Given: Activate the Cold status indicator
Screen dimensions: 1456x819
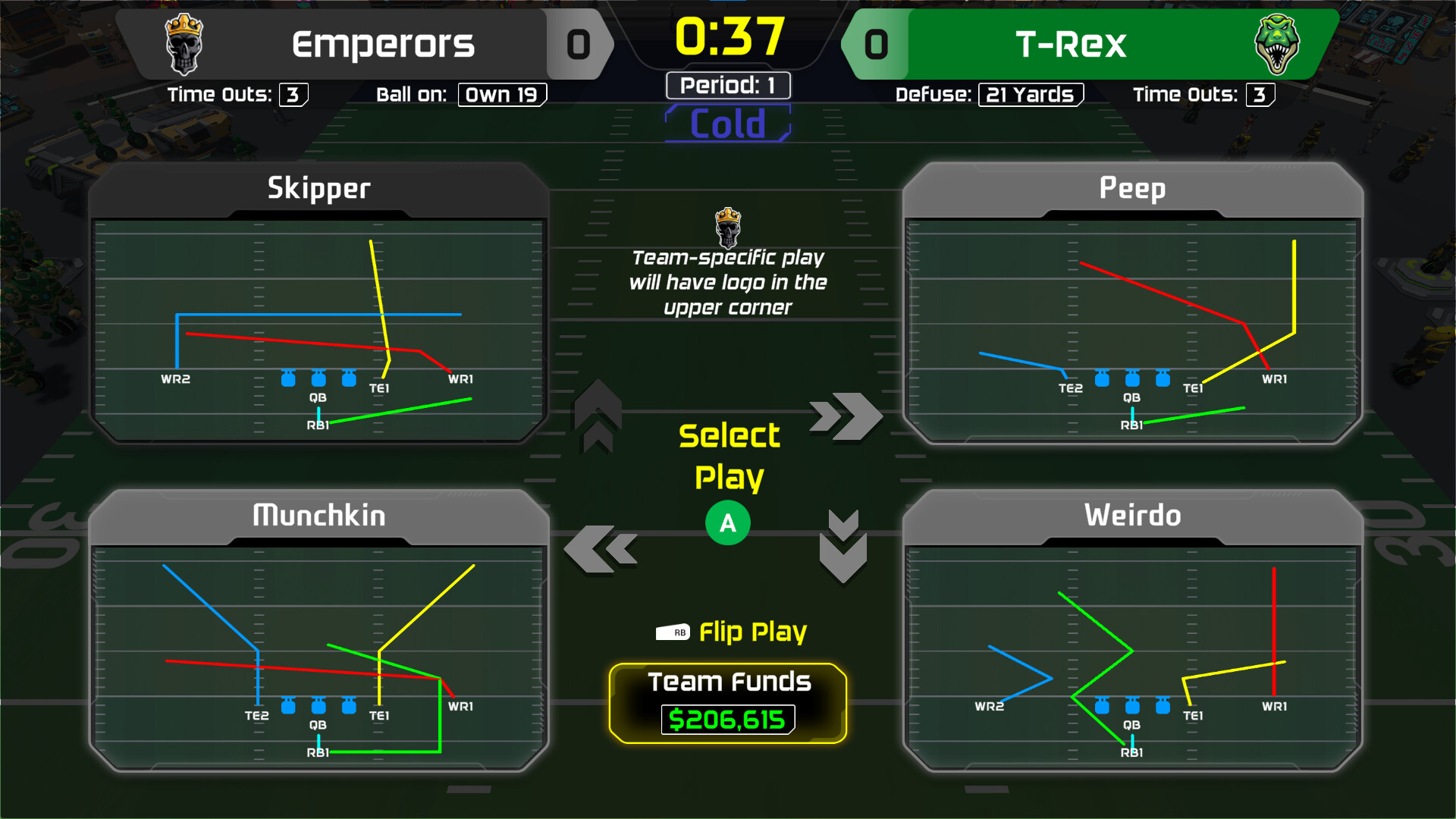Looking at the screenshot, I should click(727, 123).
